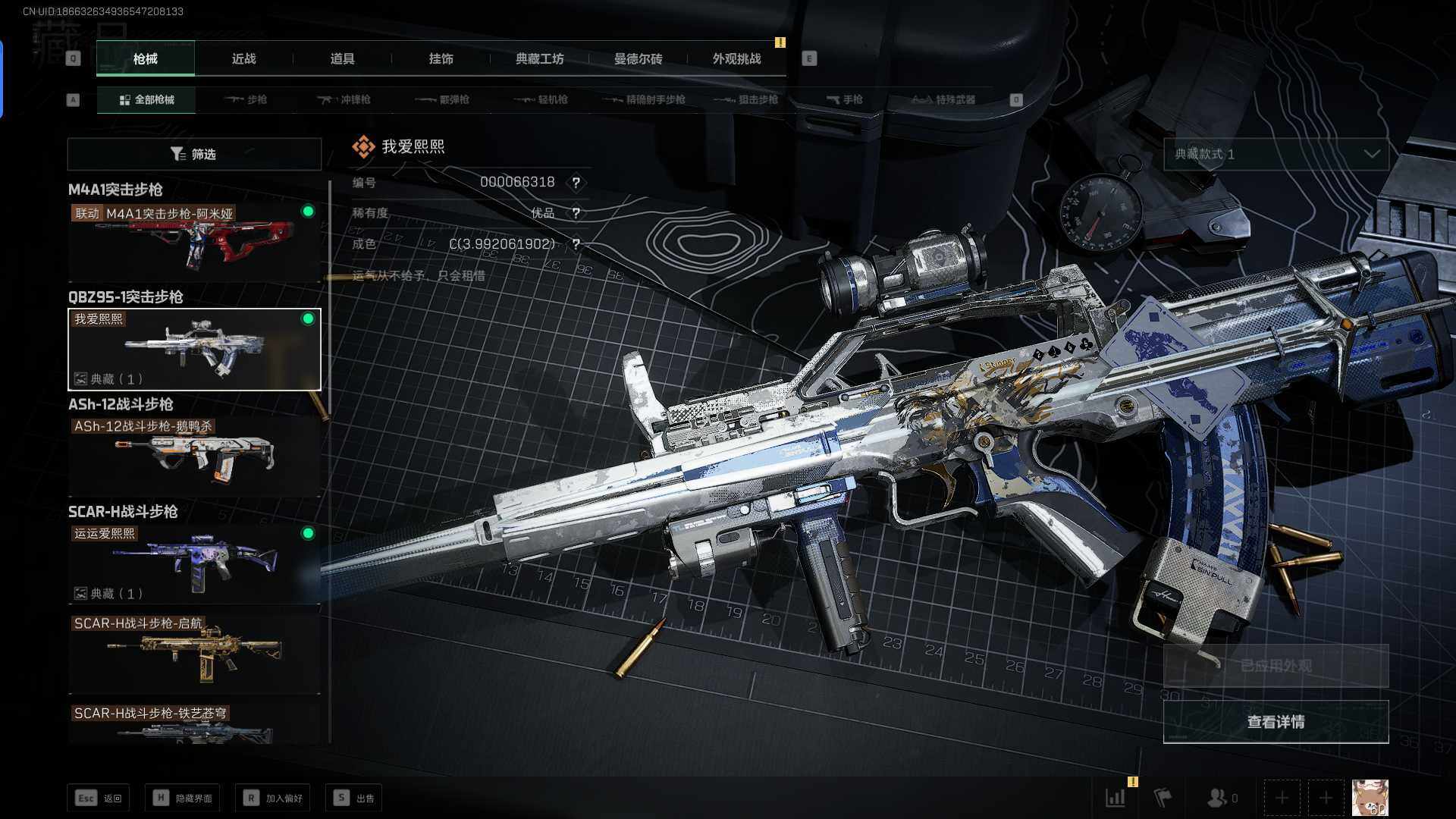
Task: Expand the 典藏款式 1 dropdown
Action: click(x=1276, y=154)
